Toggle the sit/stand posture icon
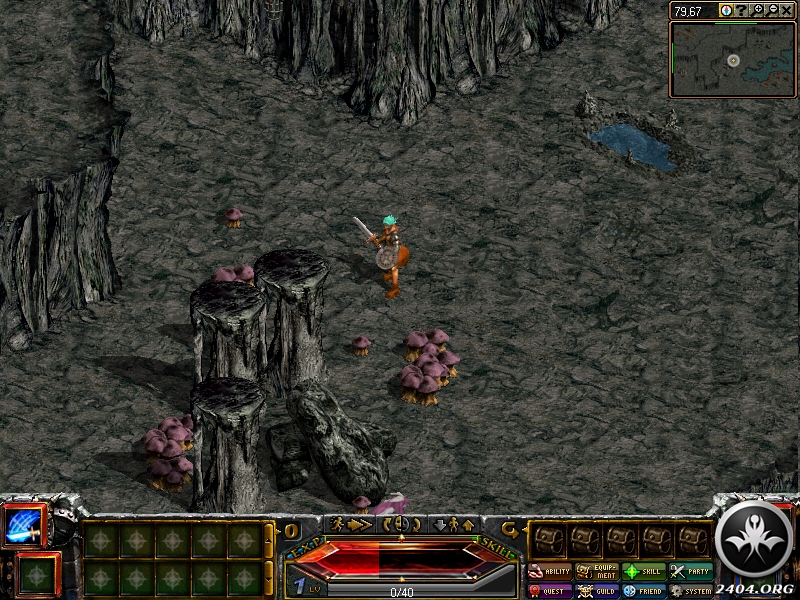 [x=453, y=524]
